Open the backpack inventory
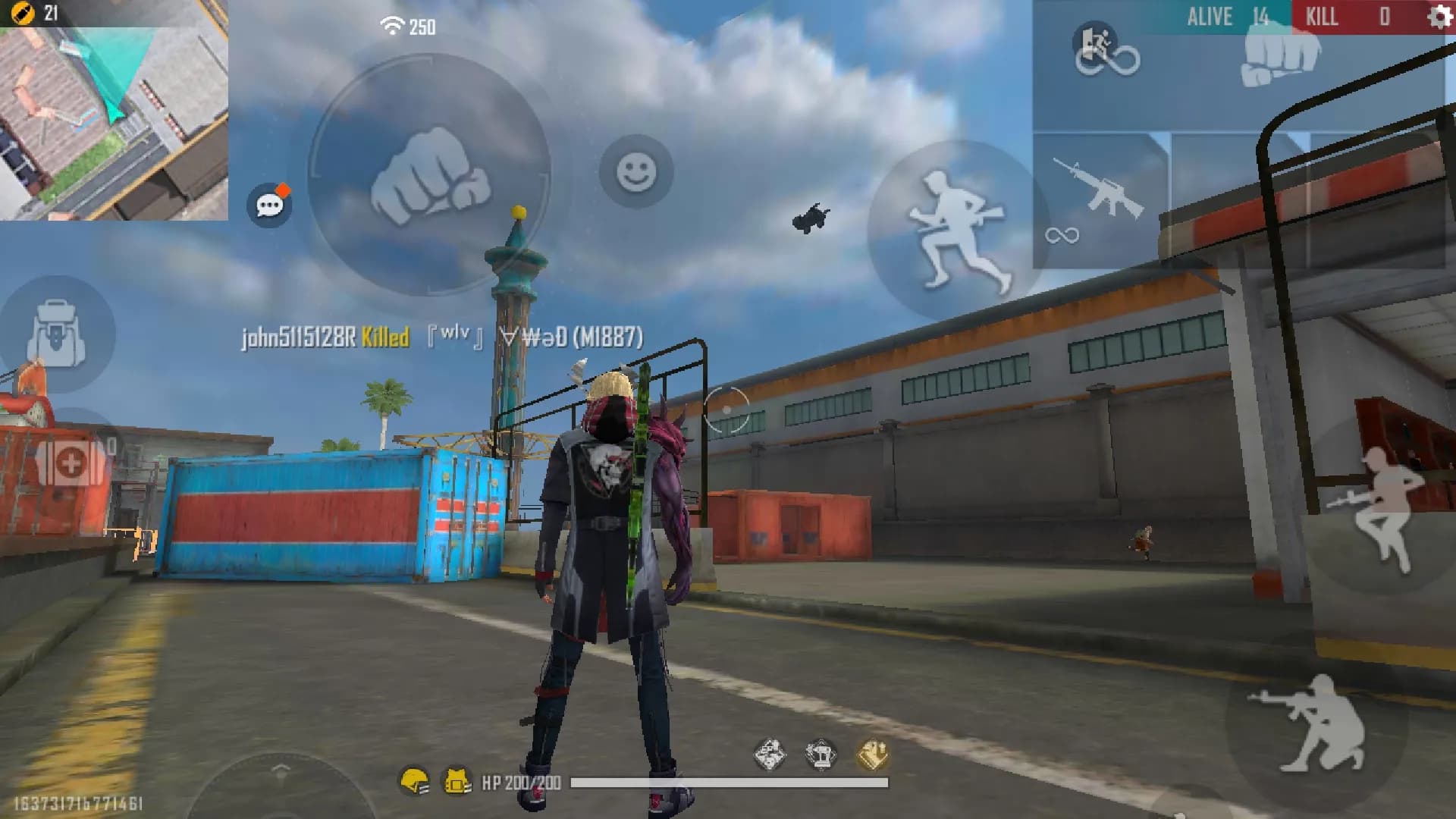This screenshot has width=1456, height=819. pyautogui.click(x=55, y=334)
